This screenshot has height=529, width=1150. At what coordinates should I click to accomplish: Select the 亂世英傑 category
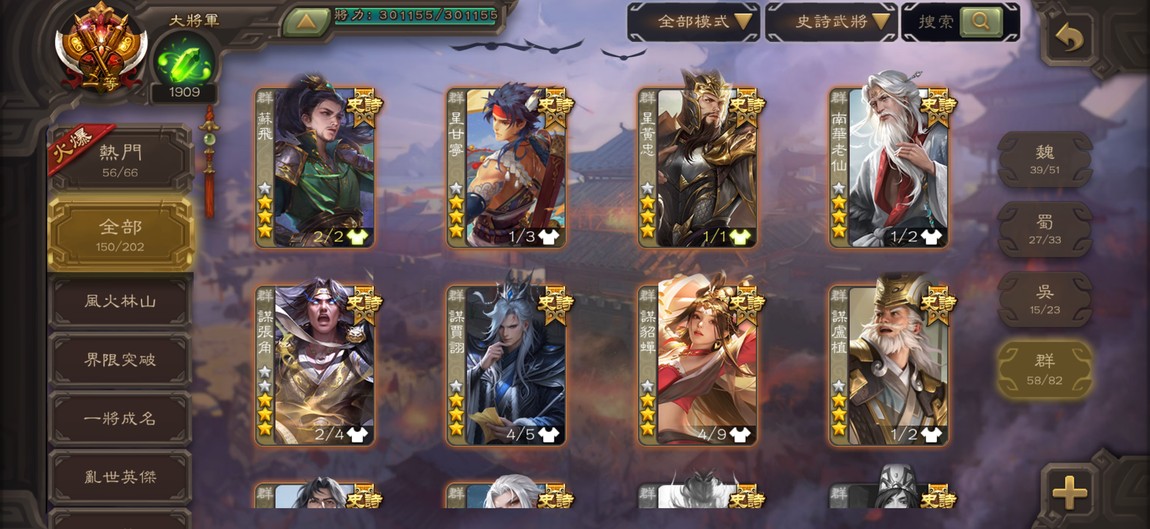(x=120, y=477)
